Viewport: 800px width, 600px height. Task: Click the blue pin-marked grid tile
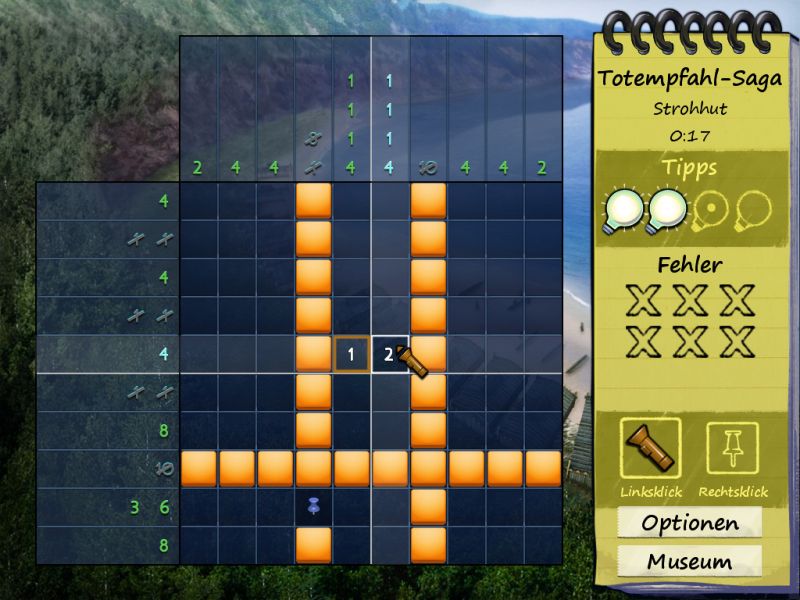pyautogui.click(x=313, y=508)
